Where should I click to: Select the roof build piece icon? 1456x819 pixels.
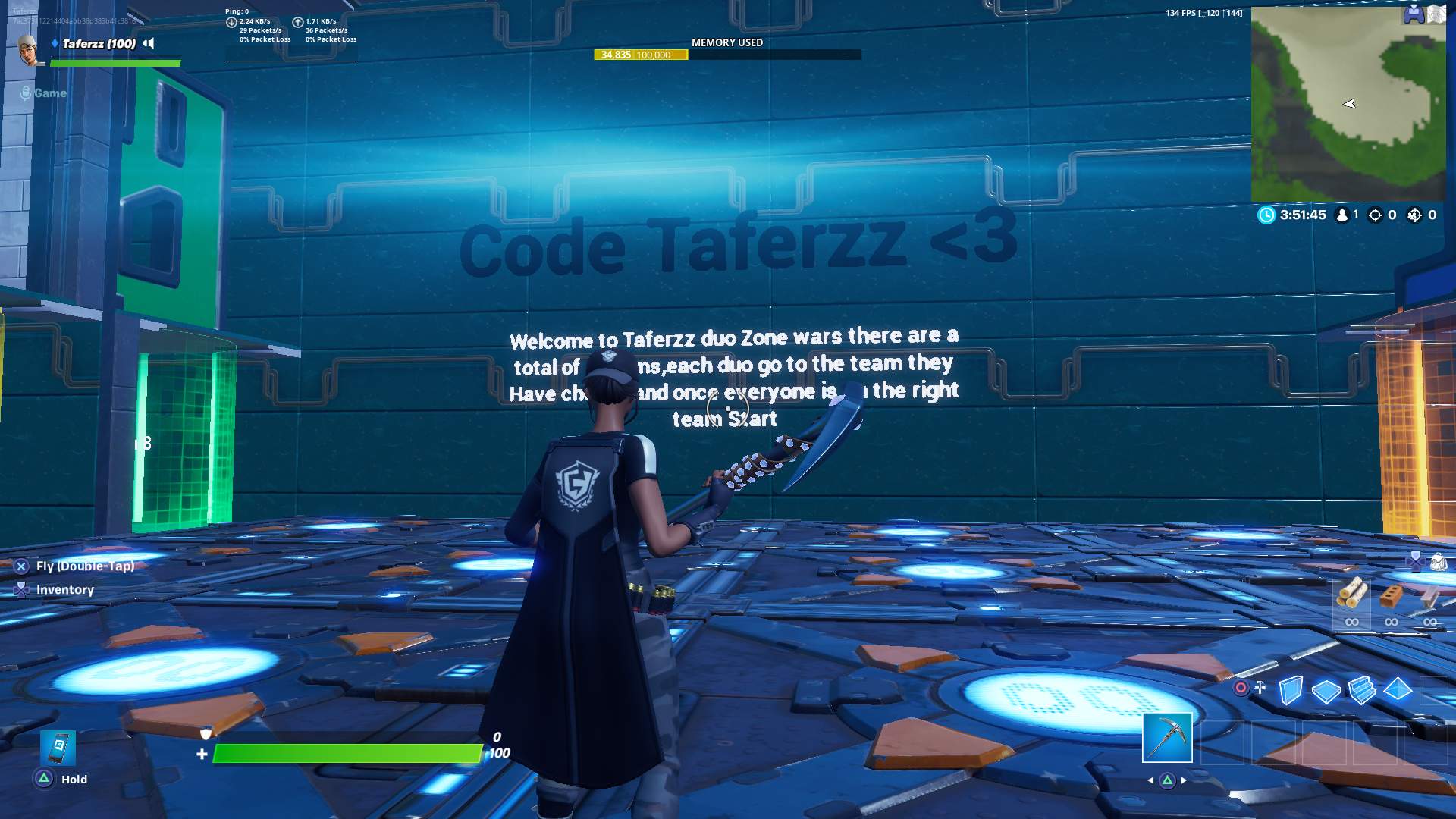point(1397,690)
